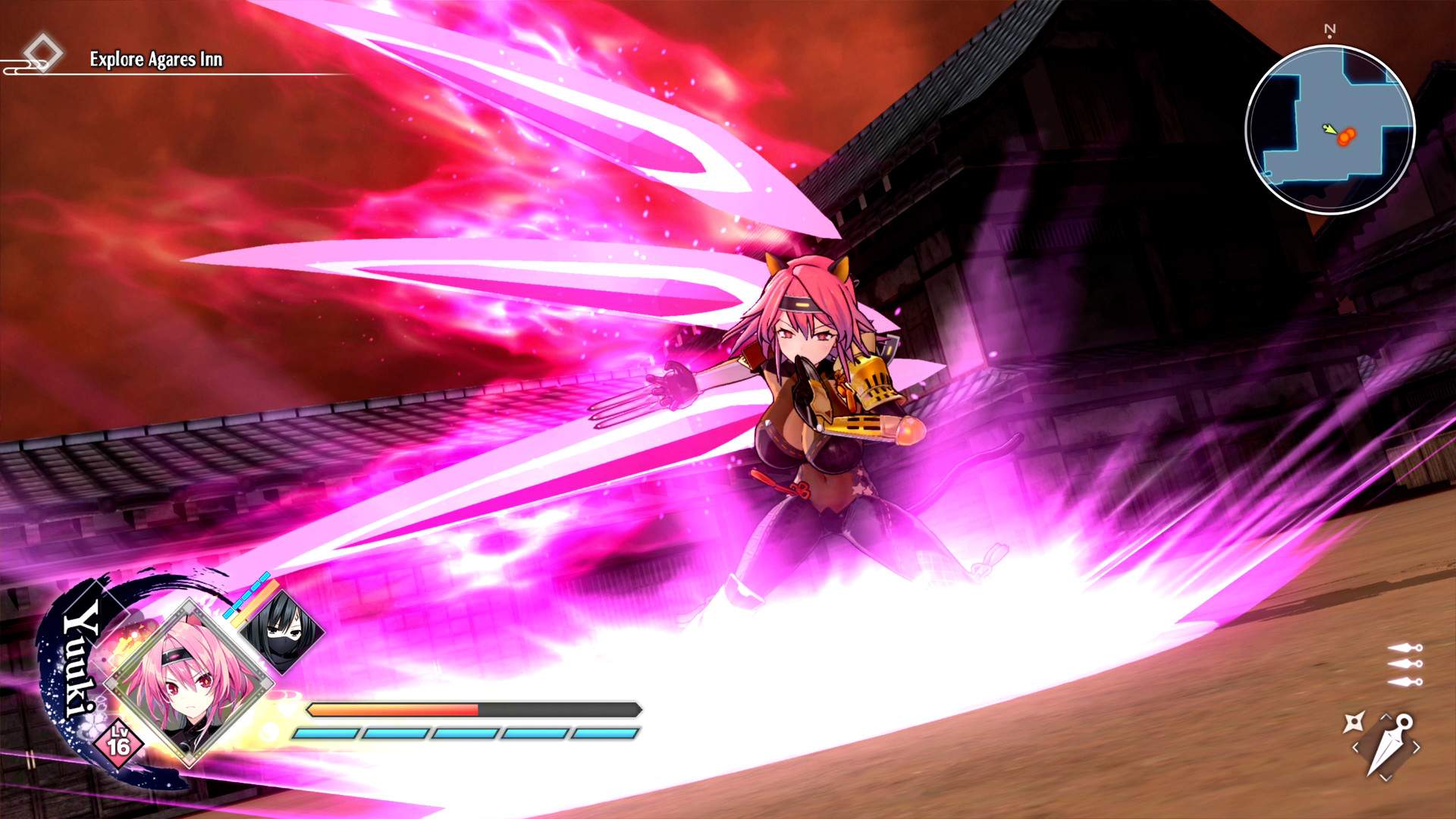Click the right chevron beside the kunai selector
Screen dimensions: 1456x819
(x=1417, y=747)
